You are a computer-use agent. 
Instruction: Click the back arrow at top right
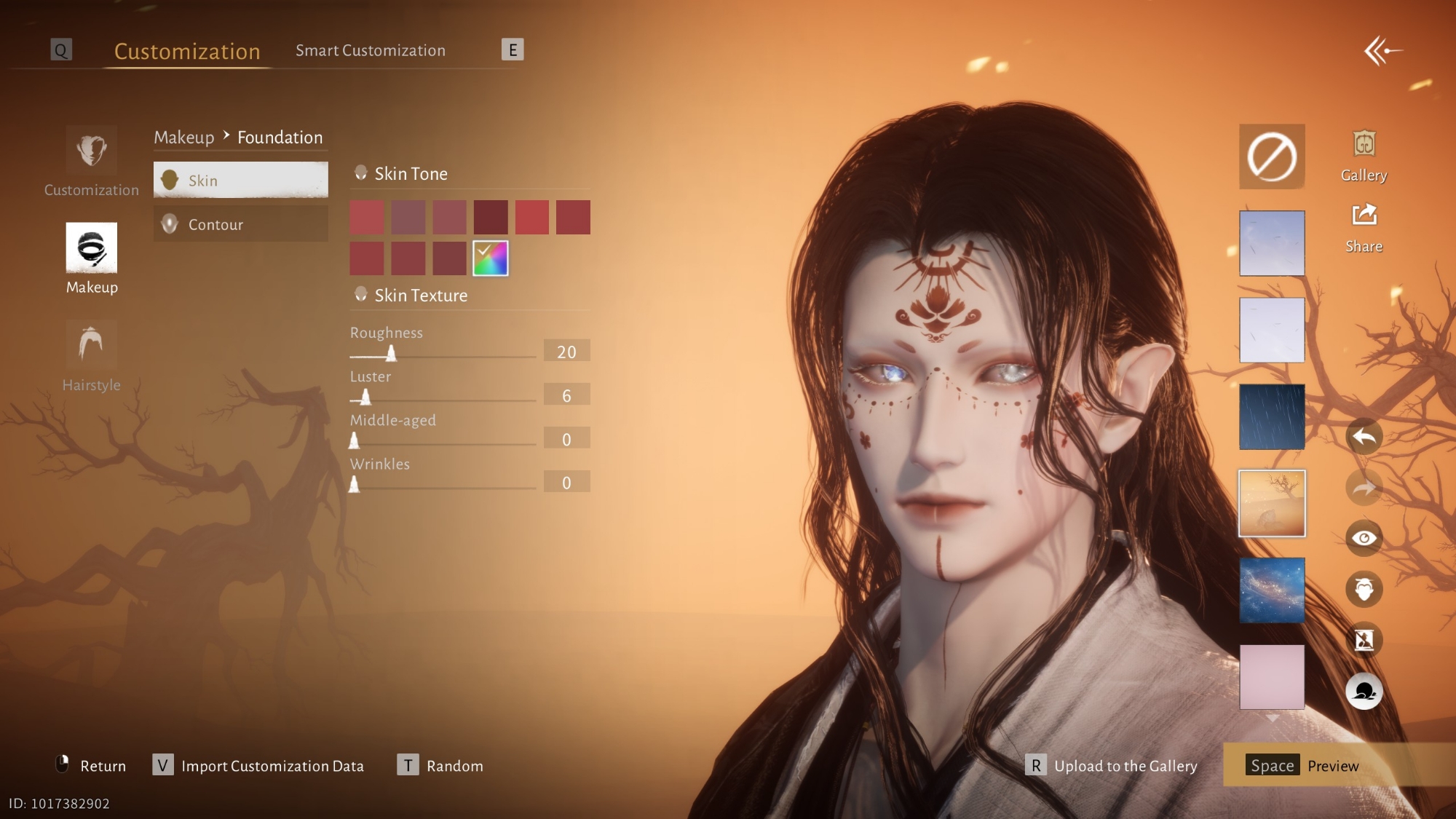(x=1382, y=51)
